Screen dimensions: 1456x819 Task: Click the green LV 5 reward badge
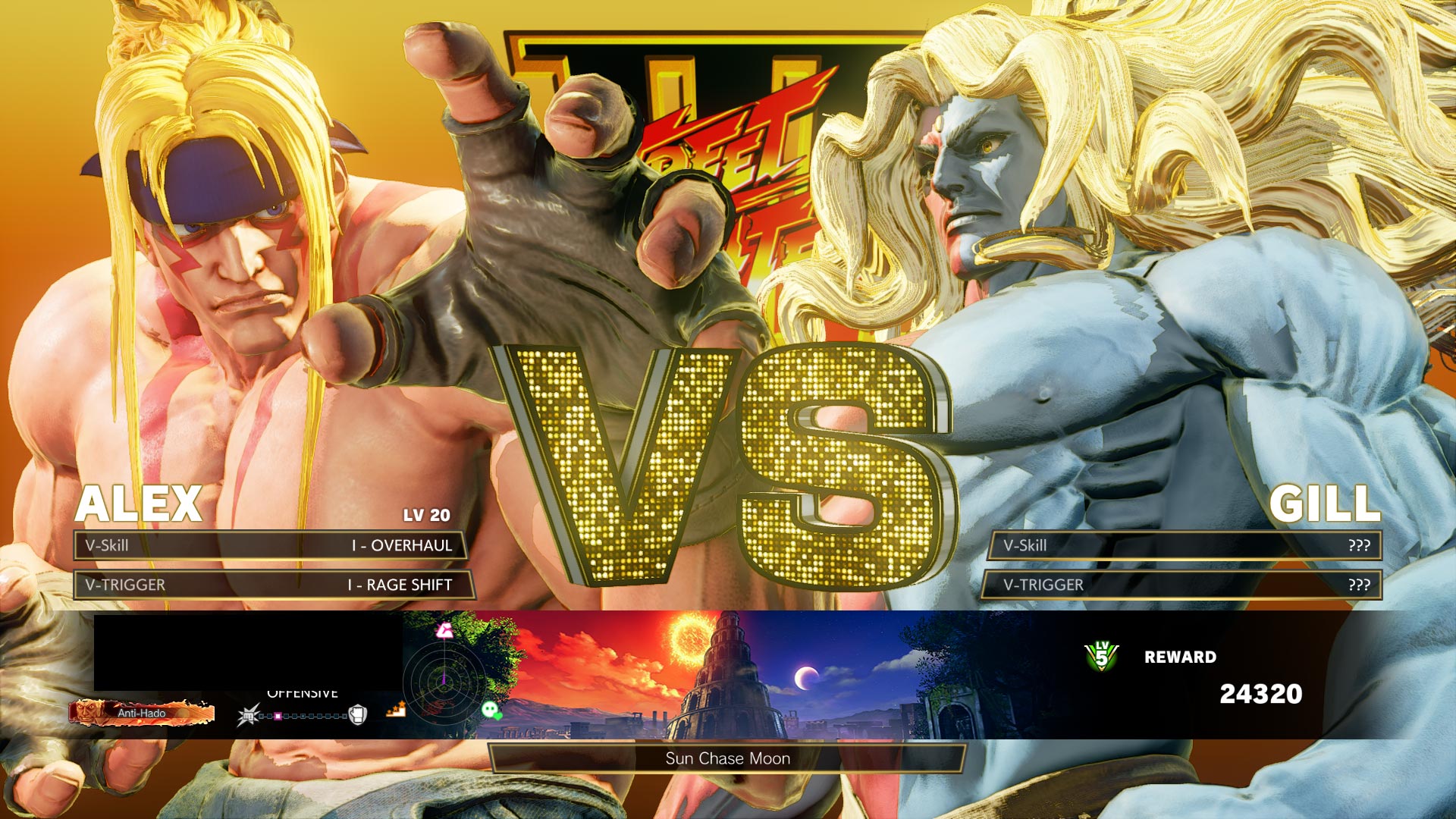(1101, 656)
